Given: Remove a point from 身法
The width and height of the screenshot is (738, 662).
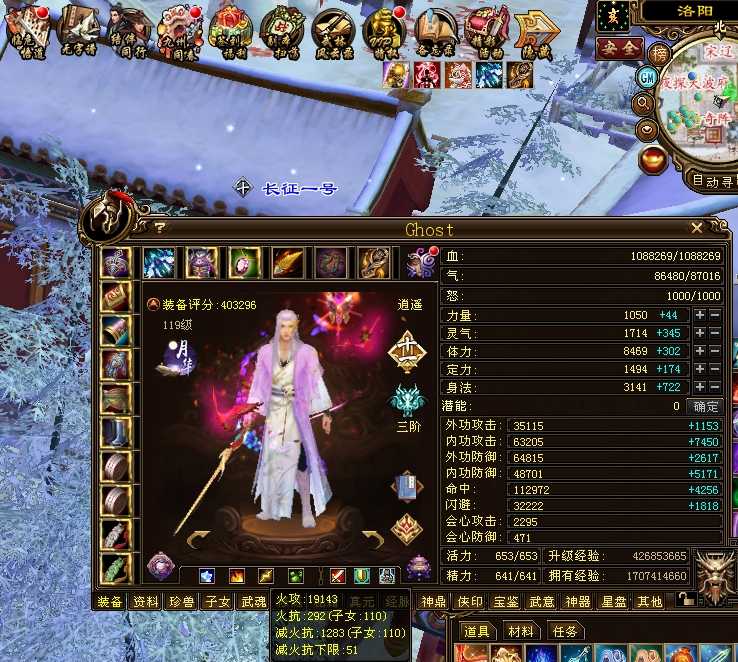Looking at the screenshot, I should 714,387.
